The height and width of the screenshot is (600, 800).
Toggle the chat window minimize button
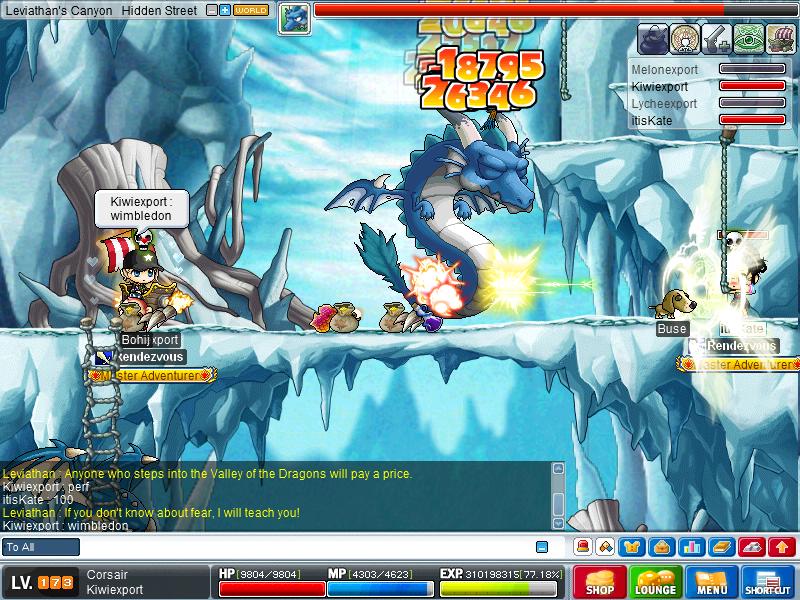tap(541, 547)
